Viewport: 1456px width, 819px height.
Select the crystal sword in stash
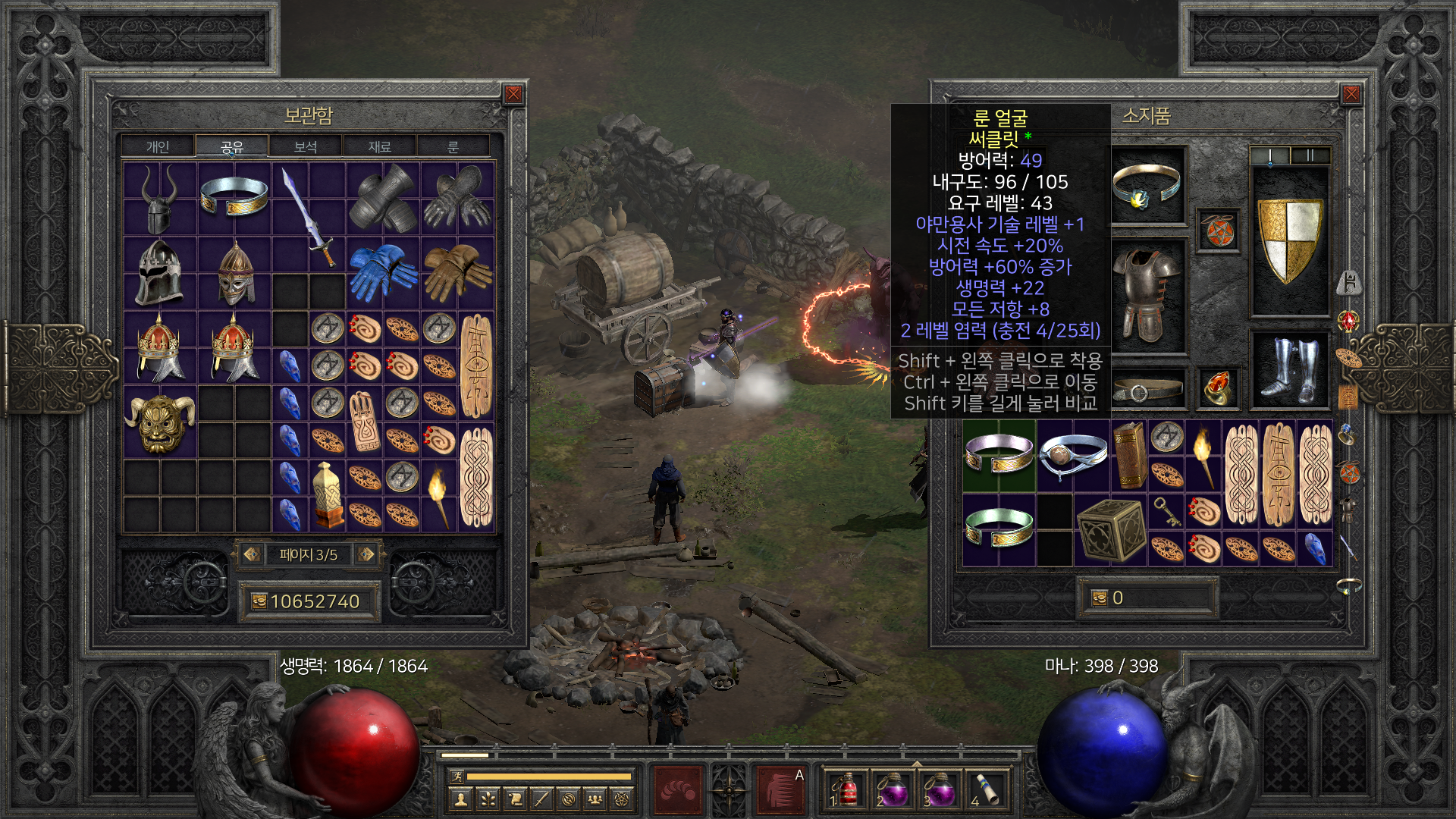tap(309, 216)
